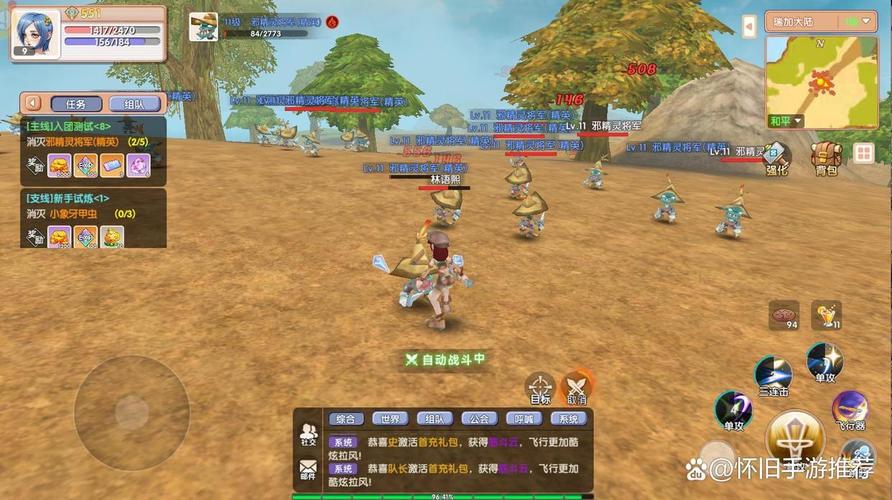The height and width of the screenshot is (500, 892).
Task: Switch chat to the 公会 guild channel
Action: pos(479,419)
